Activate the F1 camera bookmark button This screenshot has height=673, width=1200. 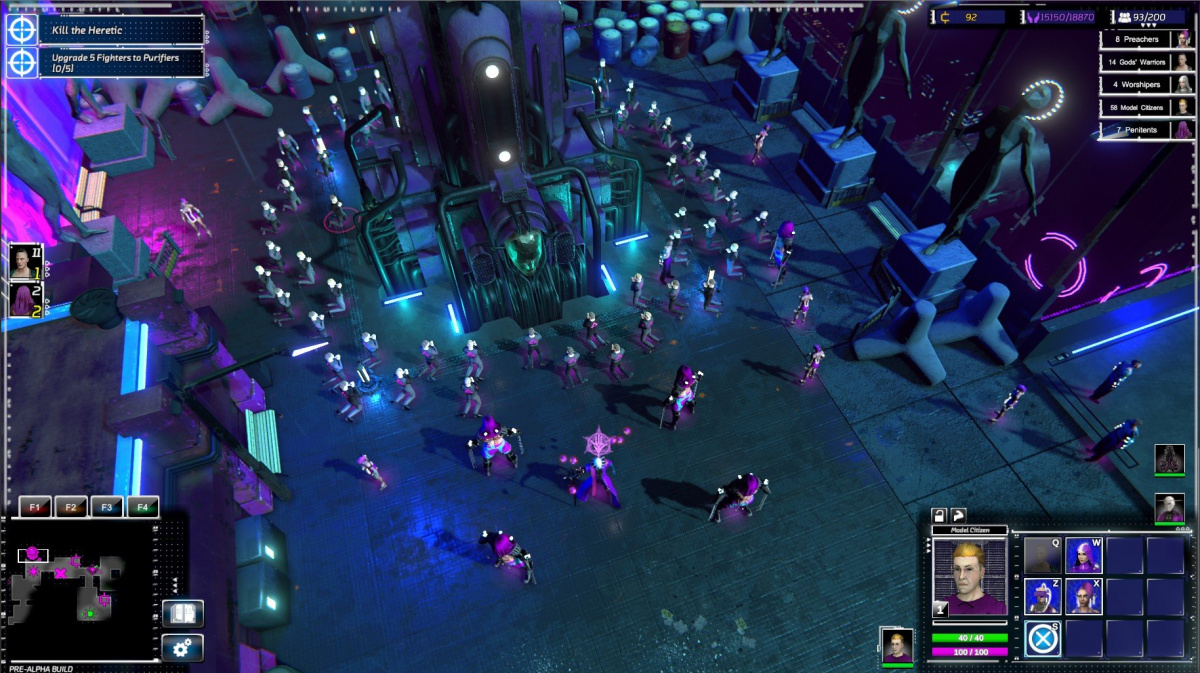35,507
